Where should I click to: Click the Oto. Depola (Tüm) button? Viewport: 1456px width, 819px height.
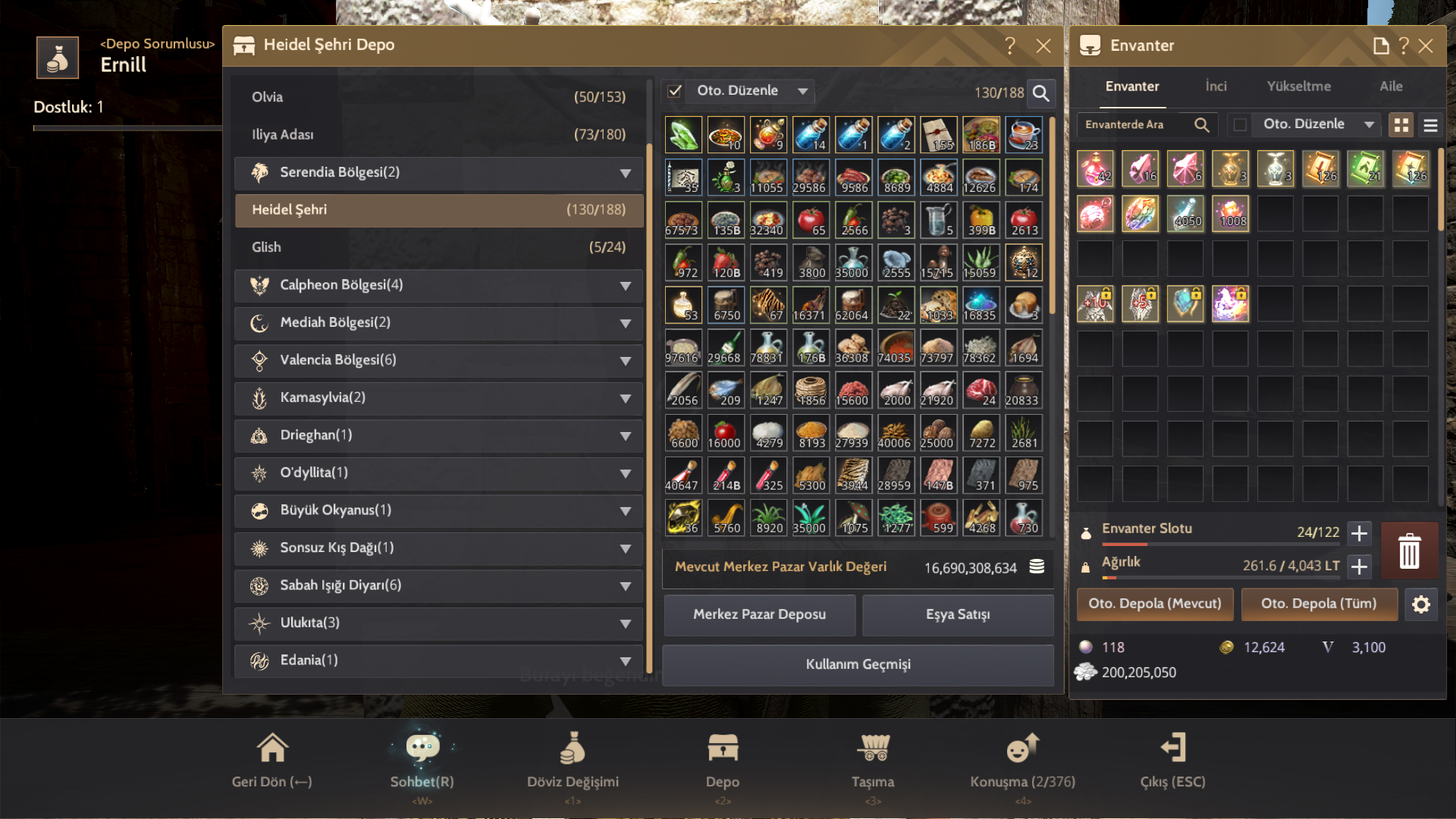(x=1319, y=604)
